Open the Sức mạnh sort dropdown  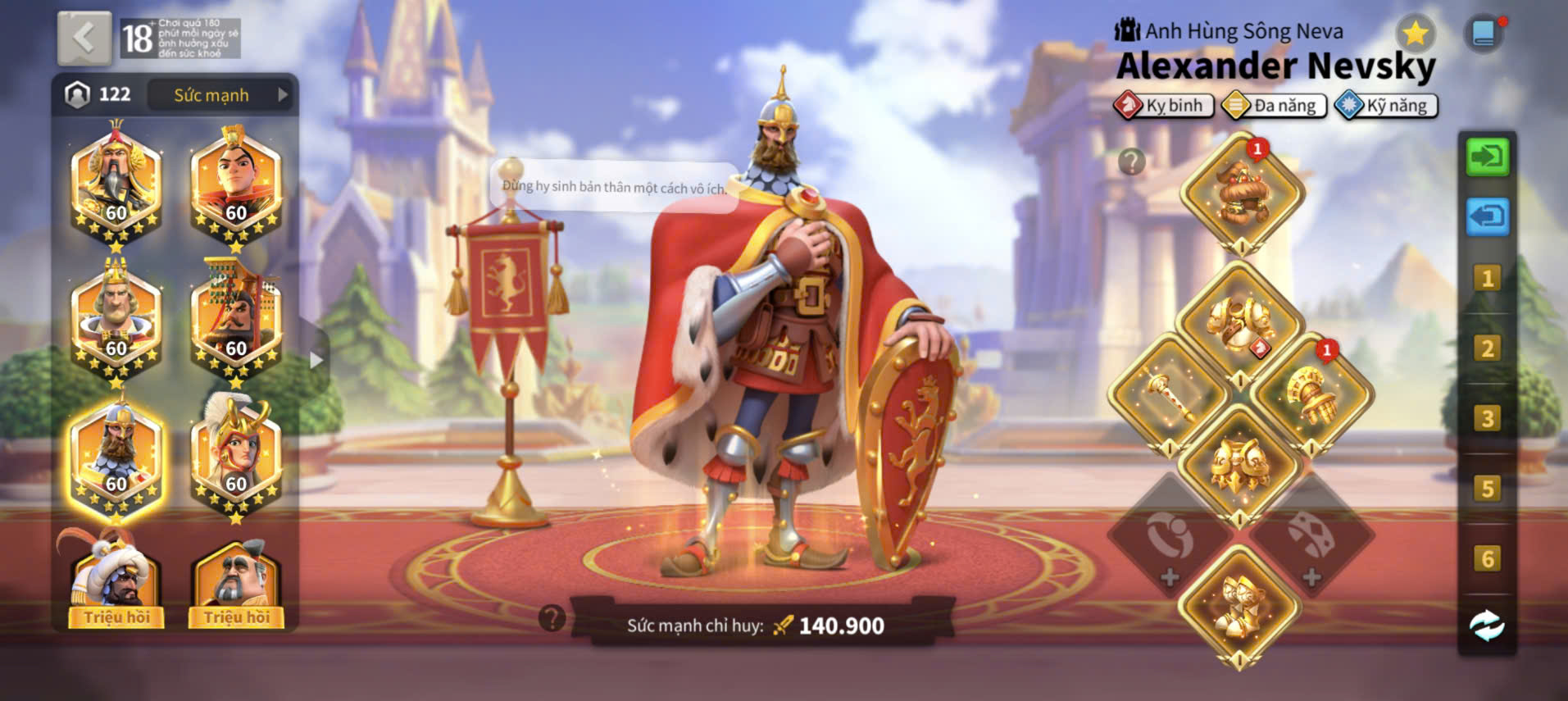coord(221,95)
